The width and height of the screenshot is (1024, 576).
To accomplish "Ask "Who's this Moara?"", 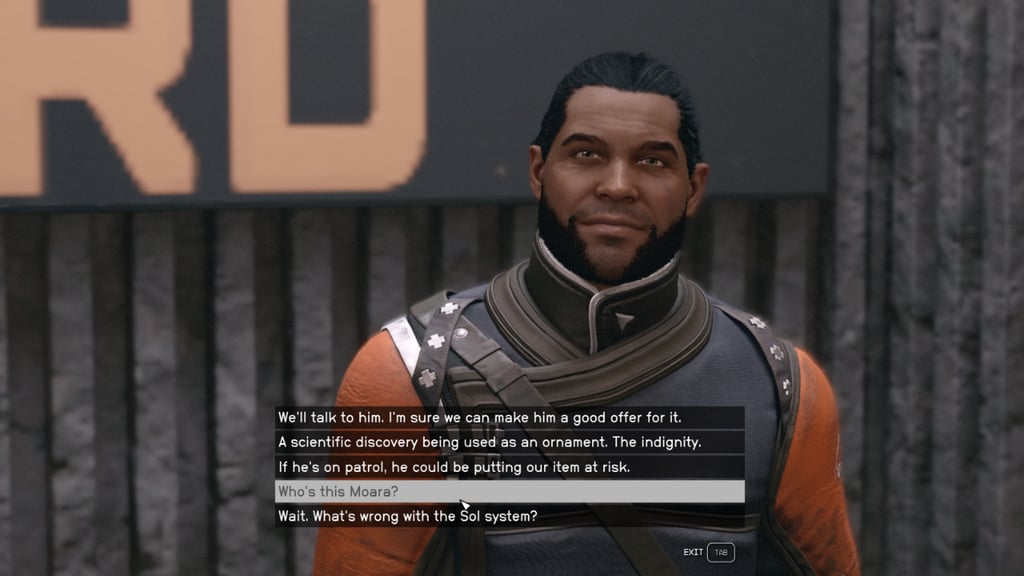I will (340, 492).
